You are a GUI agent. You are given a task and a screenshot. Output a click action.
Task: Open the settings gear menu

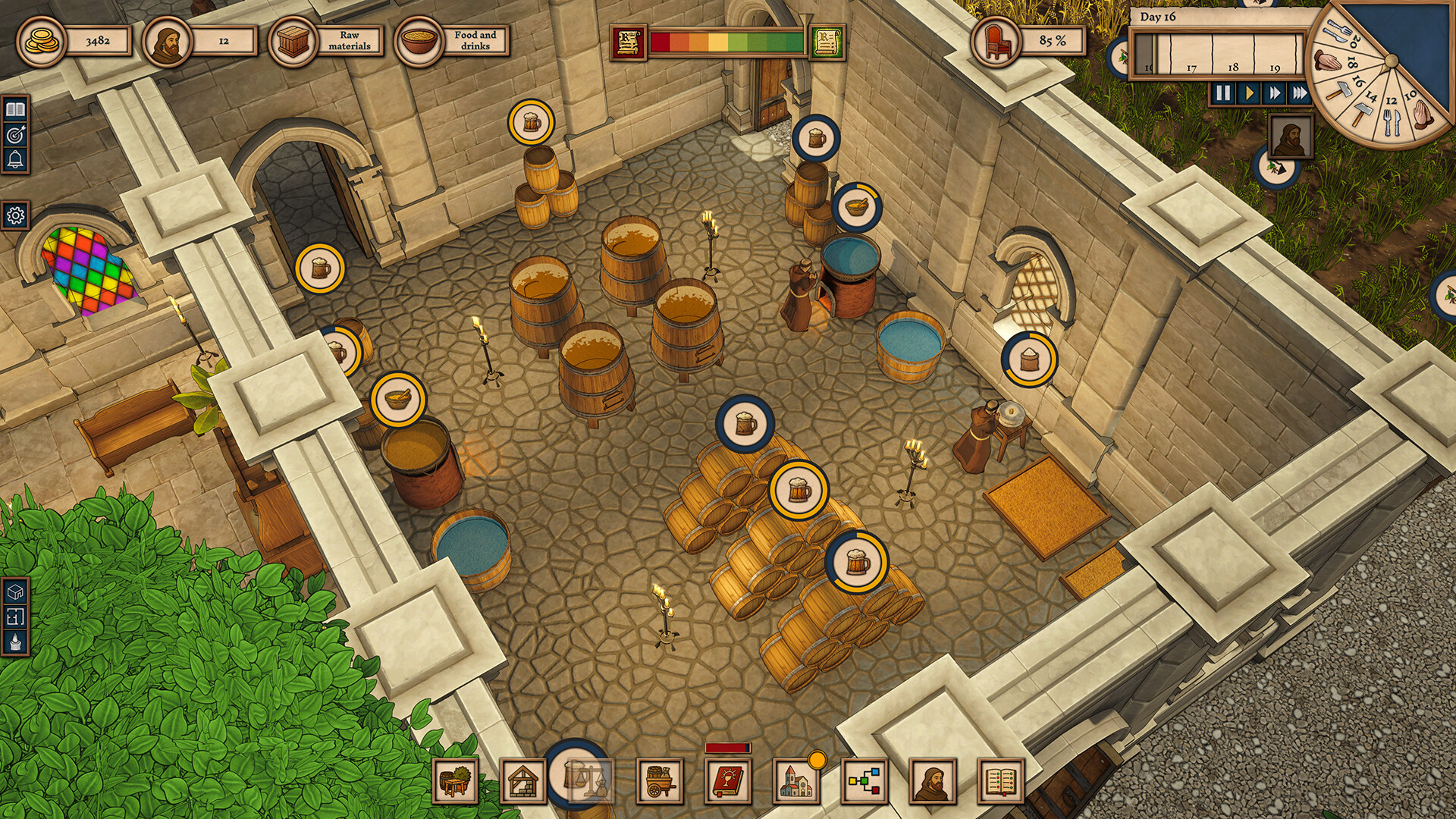15,216
